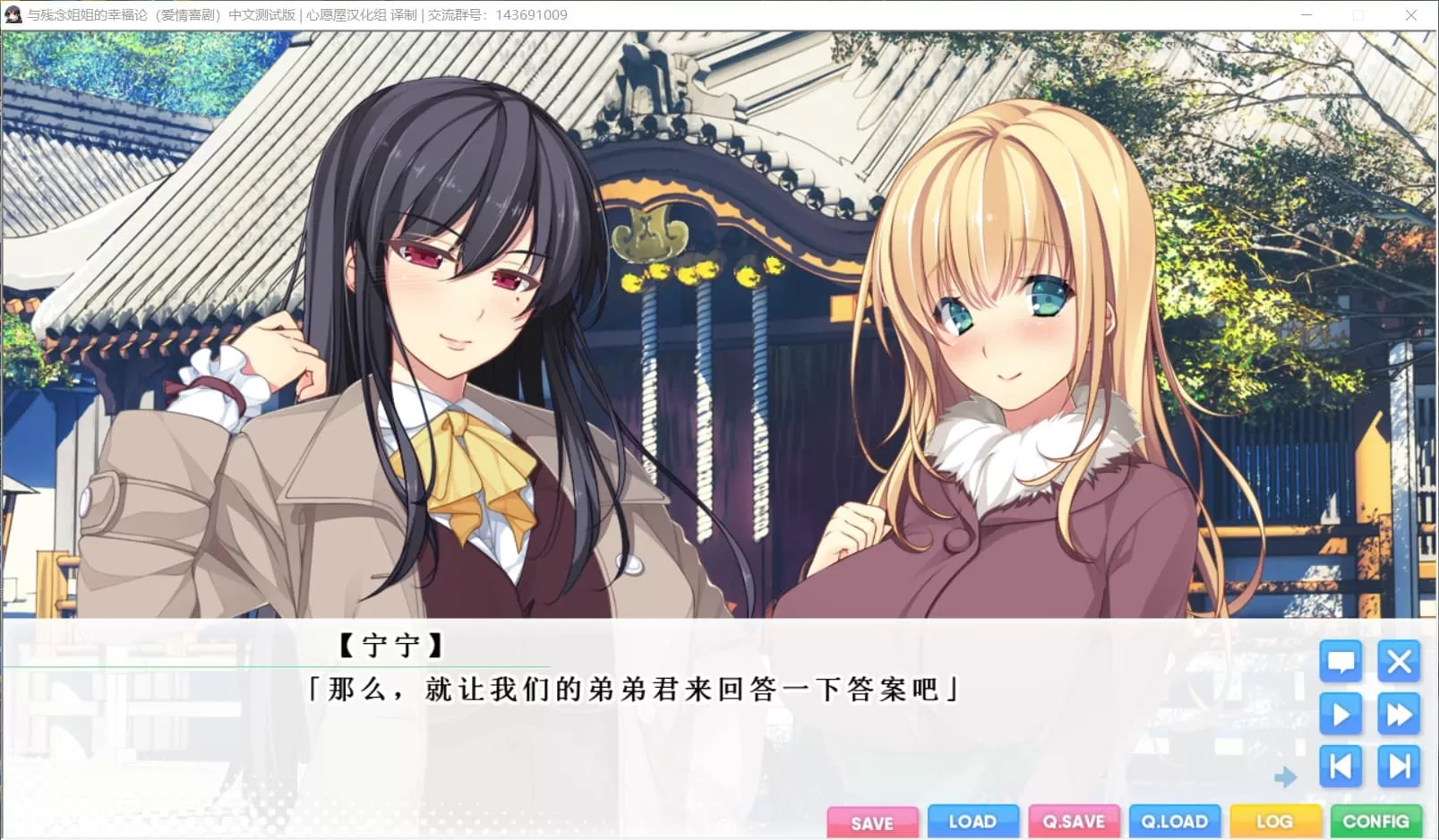Viewport: 1439px width, 840px height.
Task: Open the text backlog via LOG
Action: click(1275, 821)
